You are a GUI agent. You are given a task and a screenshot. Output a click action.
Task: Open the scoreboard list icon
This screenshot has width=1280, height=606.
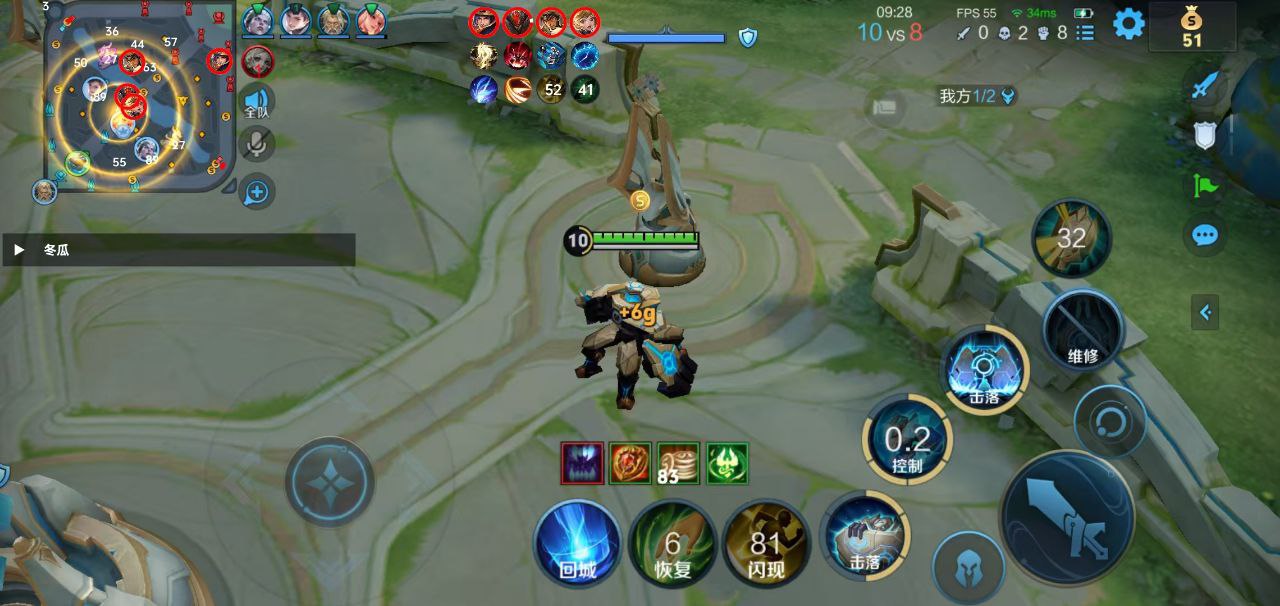point(1086,33)
